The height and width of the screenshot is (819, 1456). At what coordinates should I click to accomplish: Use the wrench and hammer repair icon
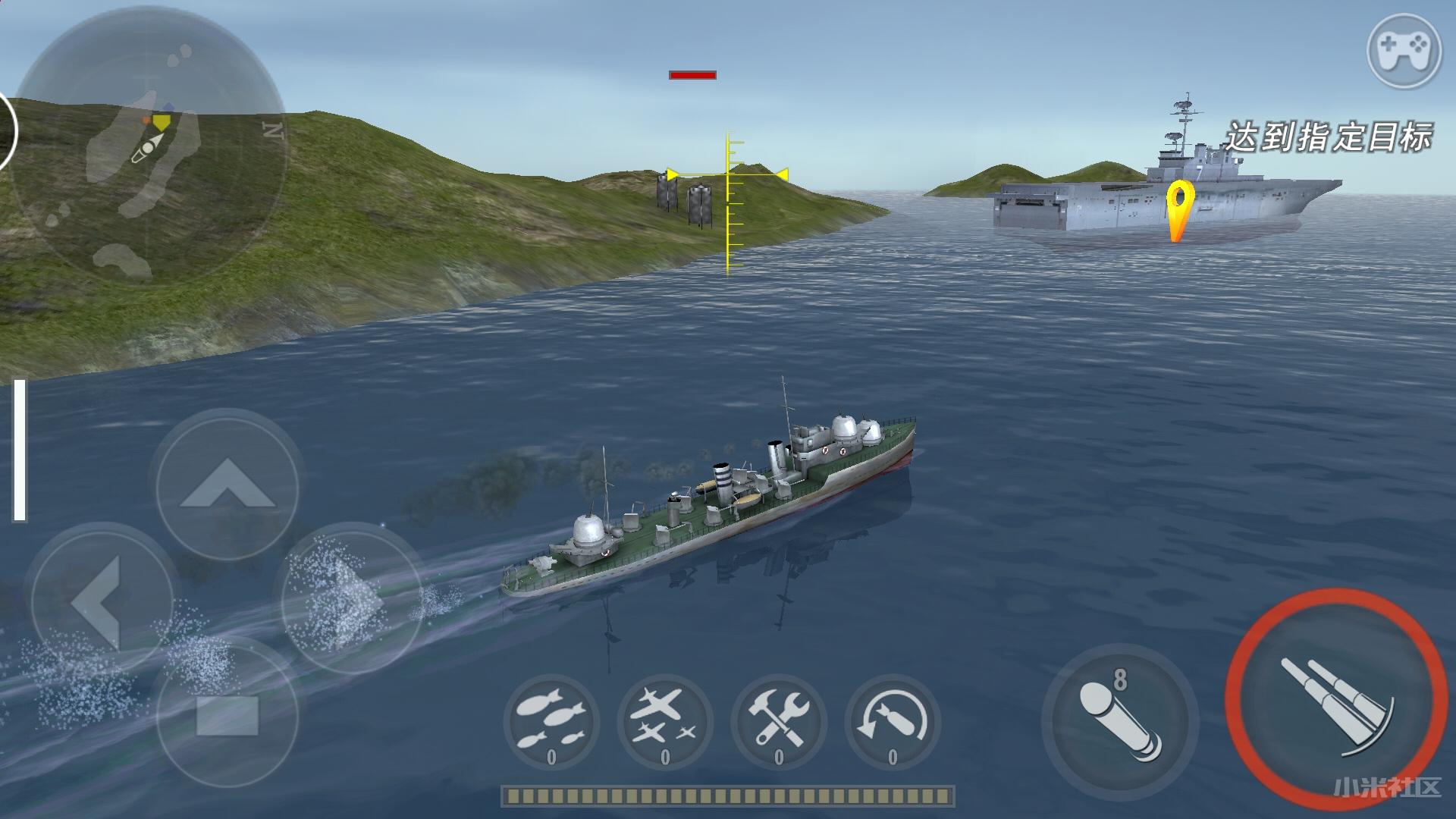pos(779,722)
